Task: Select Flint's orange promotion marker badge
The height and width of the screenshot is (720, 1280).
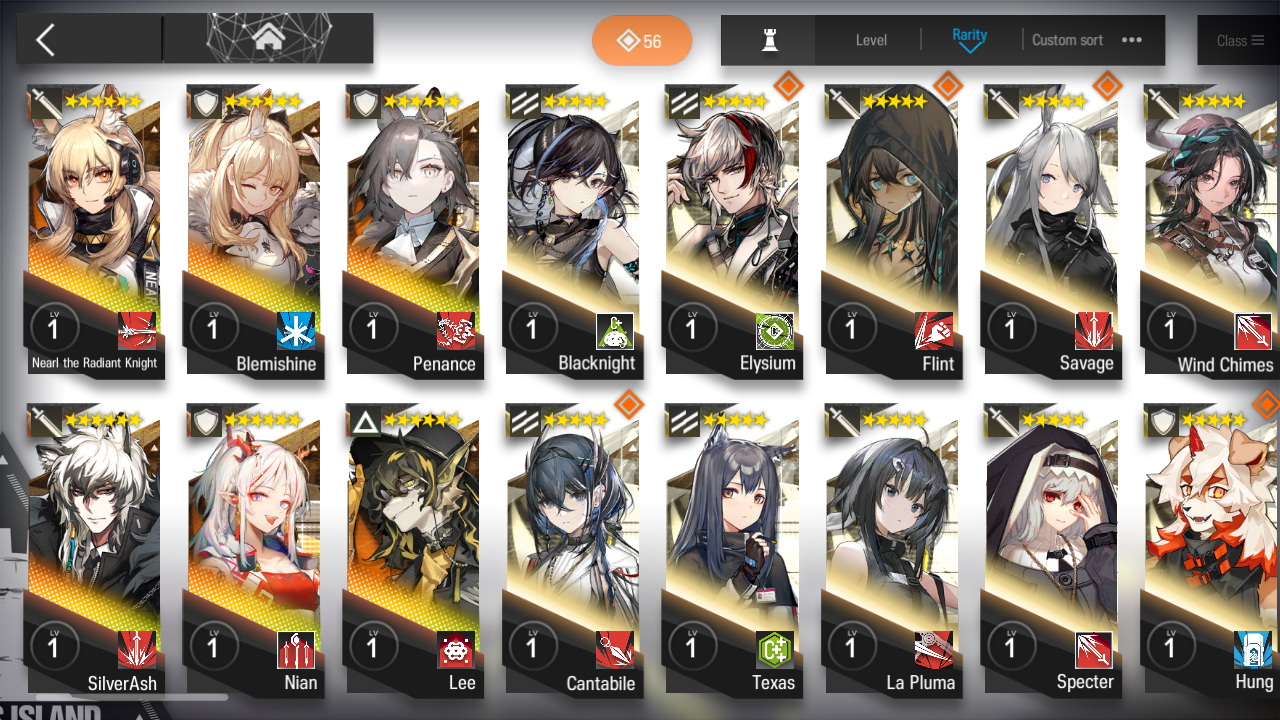Action: tap(947, 87)
